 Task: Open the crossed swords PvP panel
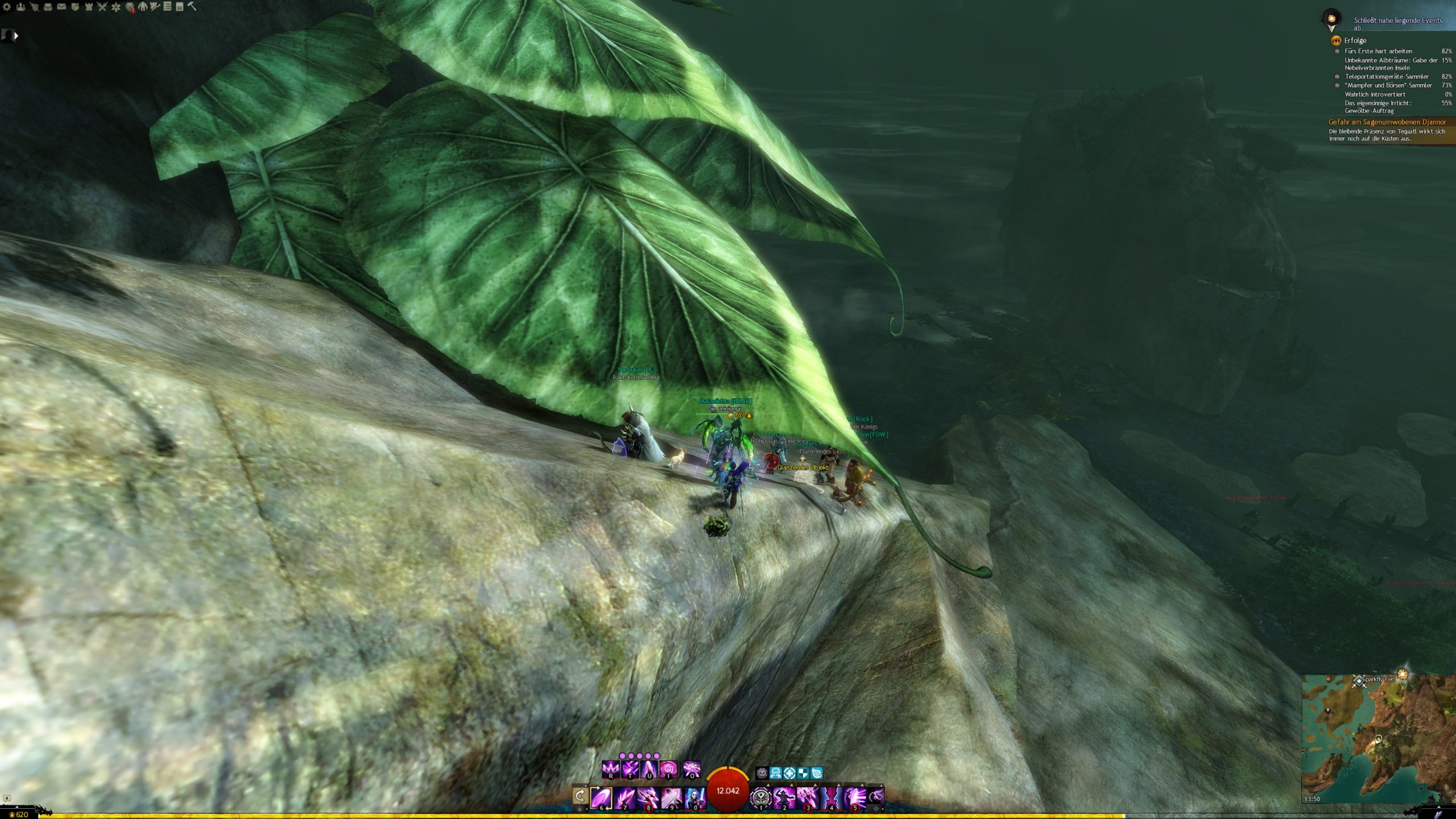102,7
